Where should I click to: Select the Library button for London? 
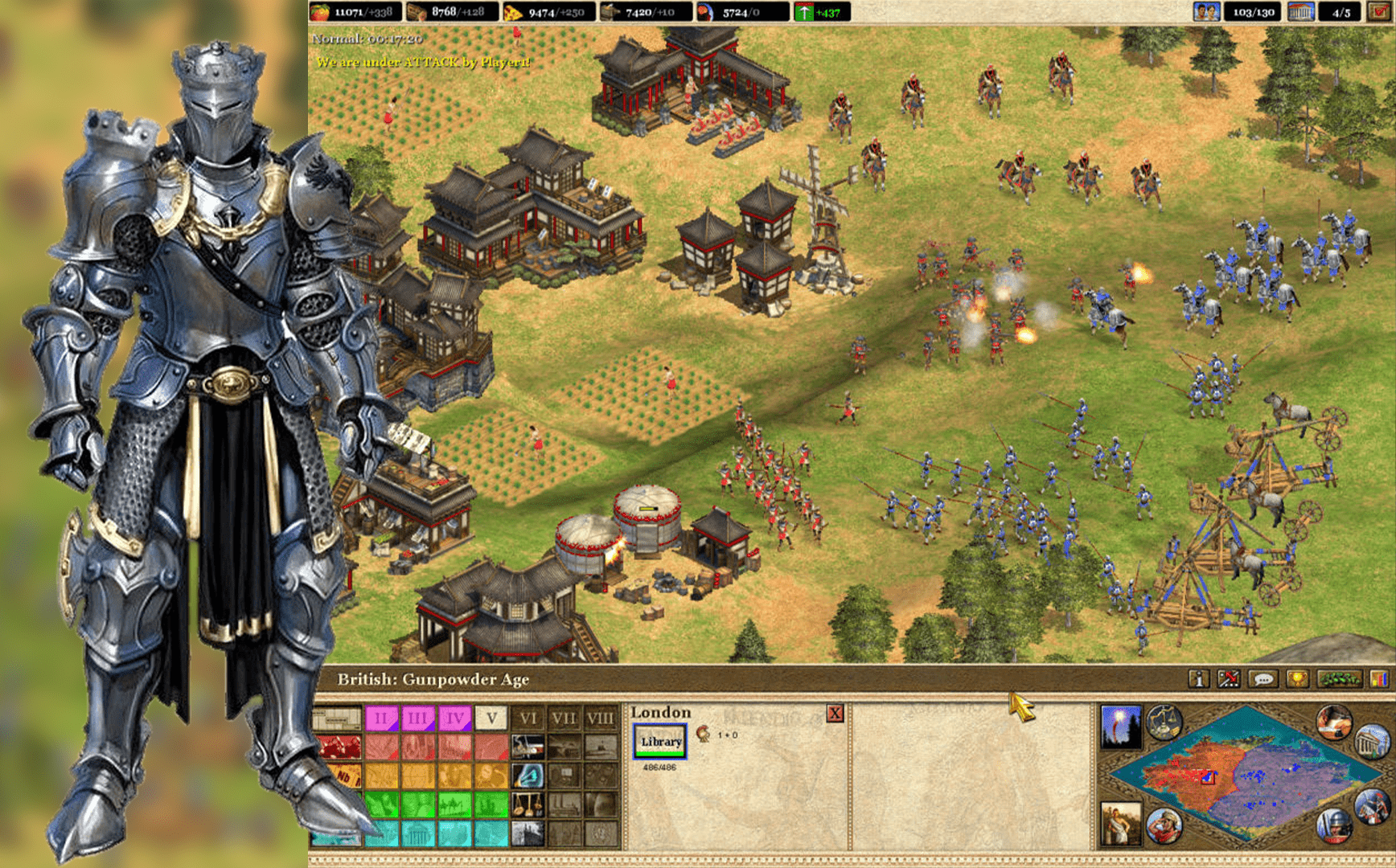coord(660,741)
